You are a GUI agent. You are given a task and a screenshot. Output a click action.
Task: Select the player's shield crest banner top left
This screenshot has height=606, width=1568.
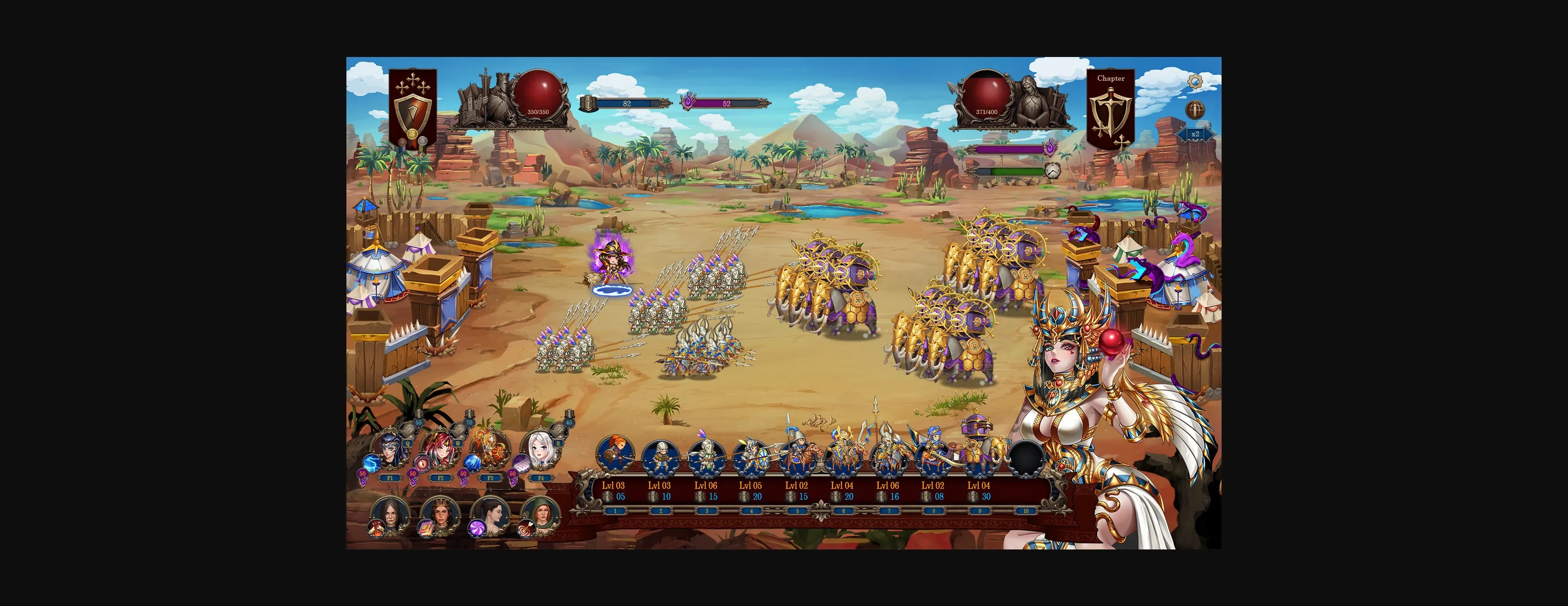(413, 107)
